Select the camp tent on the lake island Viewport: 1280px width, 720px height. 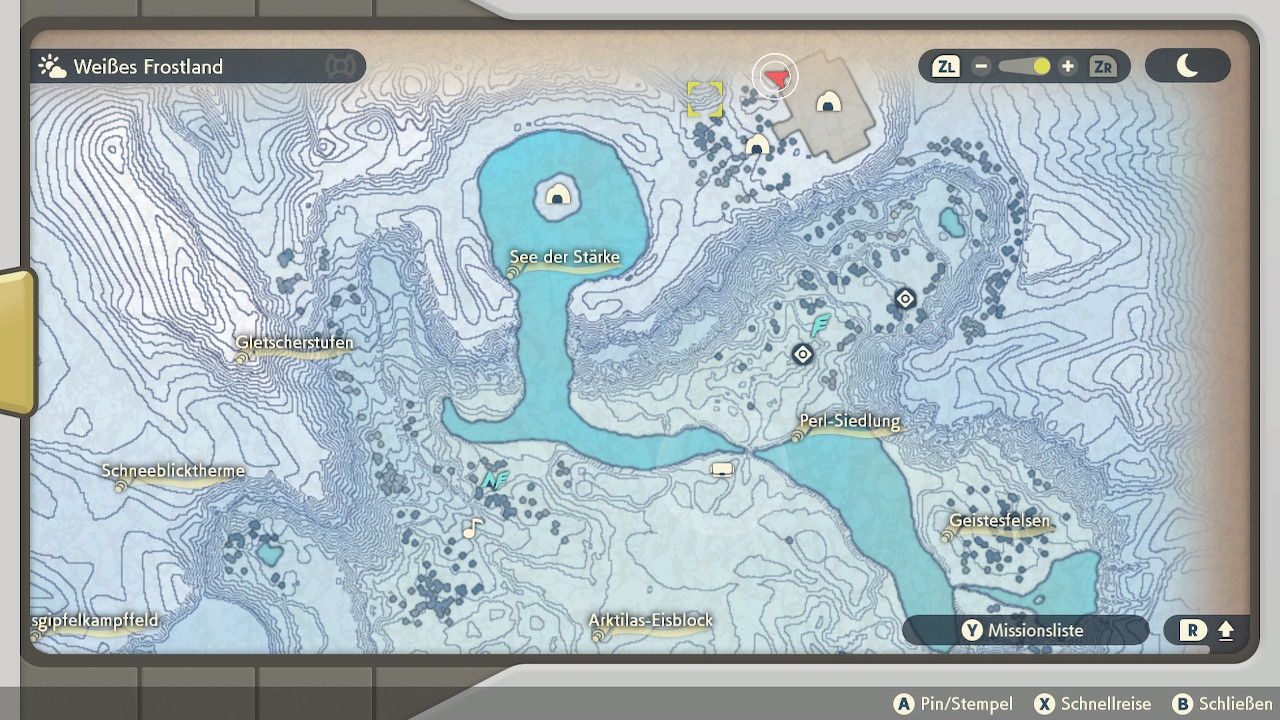point(558,193)
